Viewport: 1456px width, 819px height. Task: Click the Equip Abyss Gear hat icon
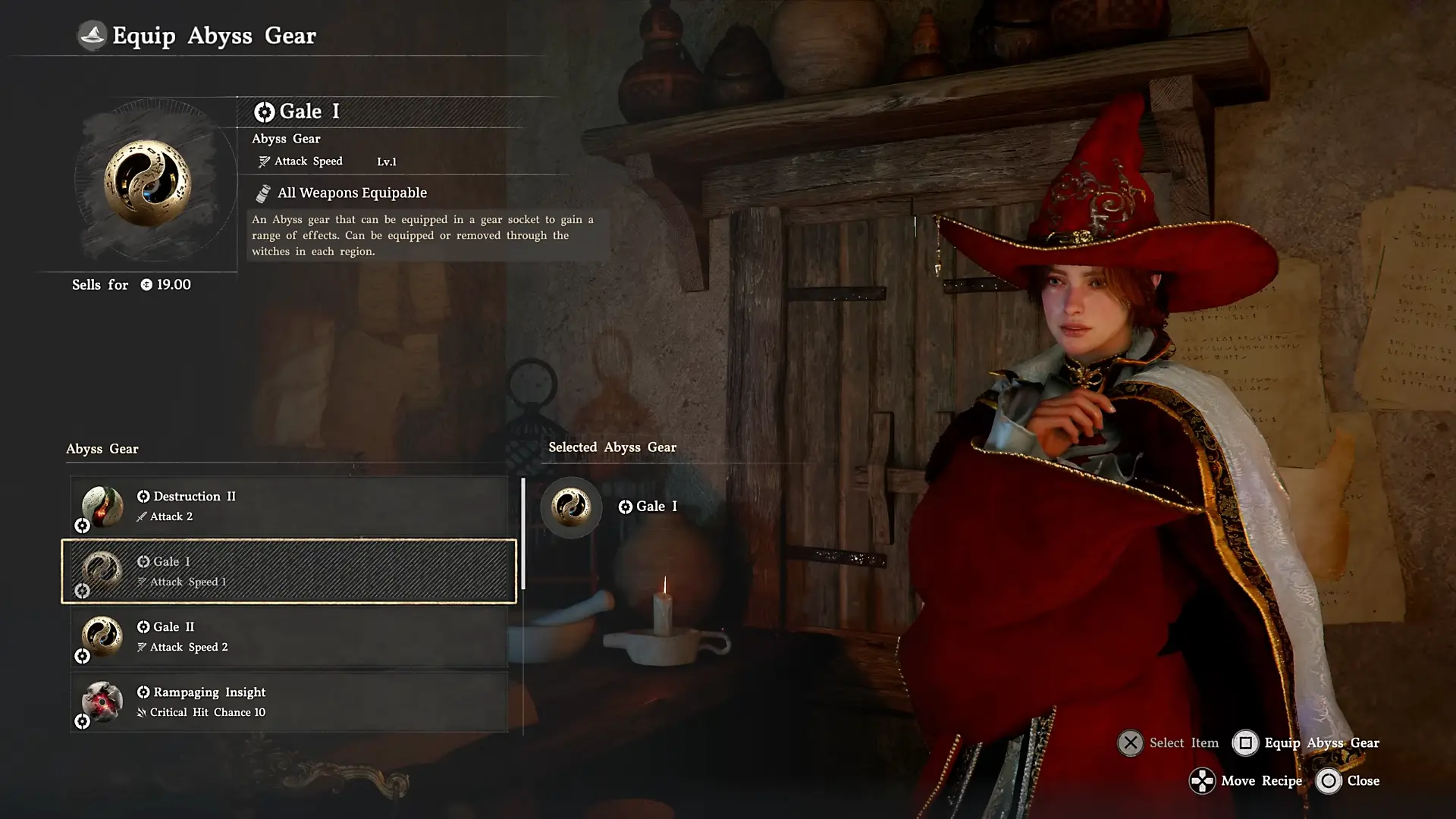[x=91, y=35]
